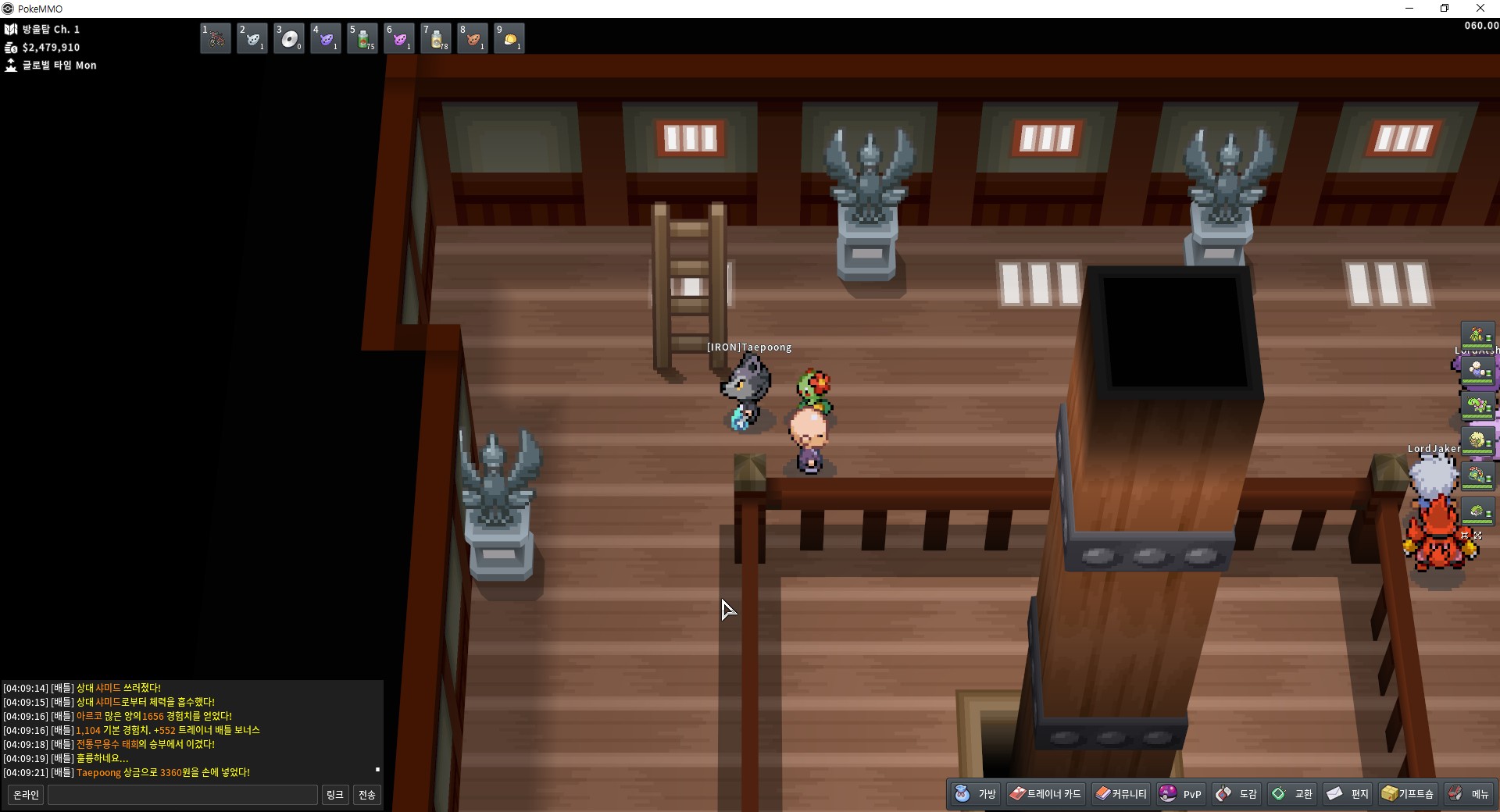
Task: Use the green spray can in slot 5
Action: click(x=362, y=38)
